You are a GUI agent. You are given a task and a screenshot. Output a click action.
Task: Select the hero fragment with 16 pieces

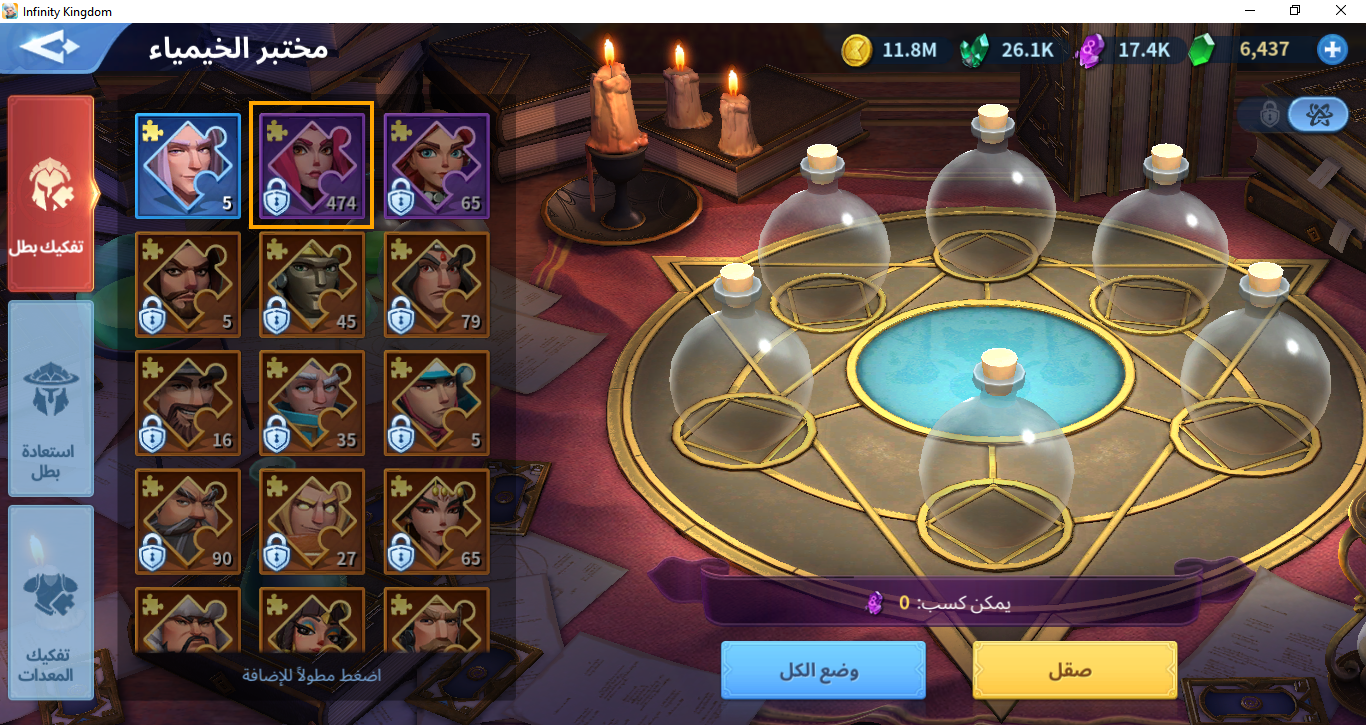(x=188, y=402)
